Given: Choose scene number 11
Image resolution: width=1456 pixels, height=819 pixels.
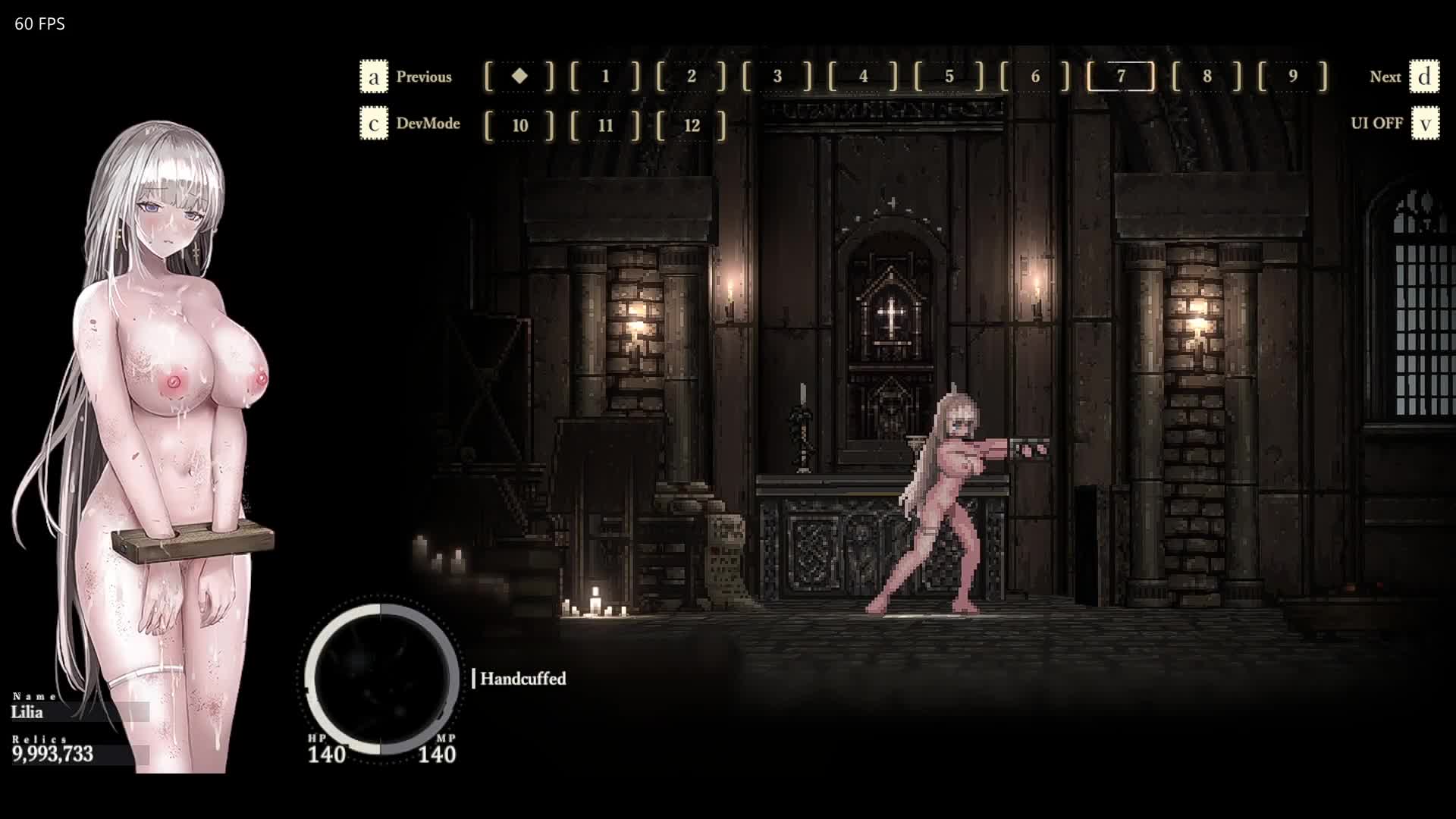Looking at the screenshot, I should click(605, 125).
